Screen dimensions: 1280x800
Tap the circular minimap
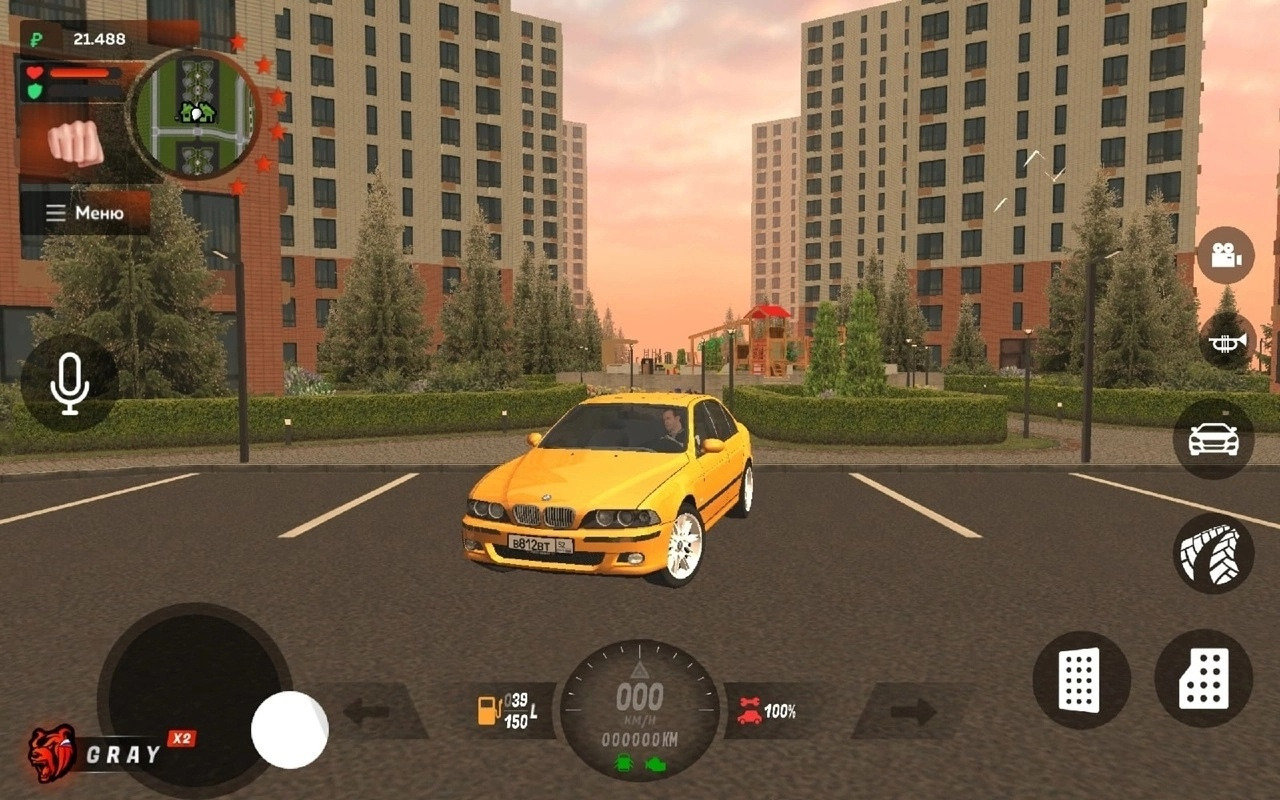pyautogui.click(x=197, y=114)
